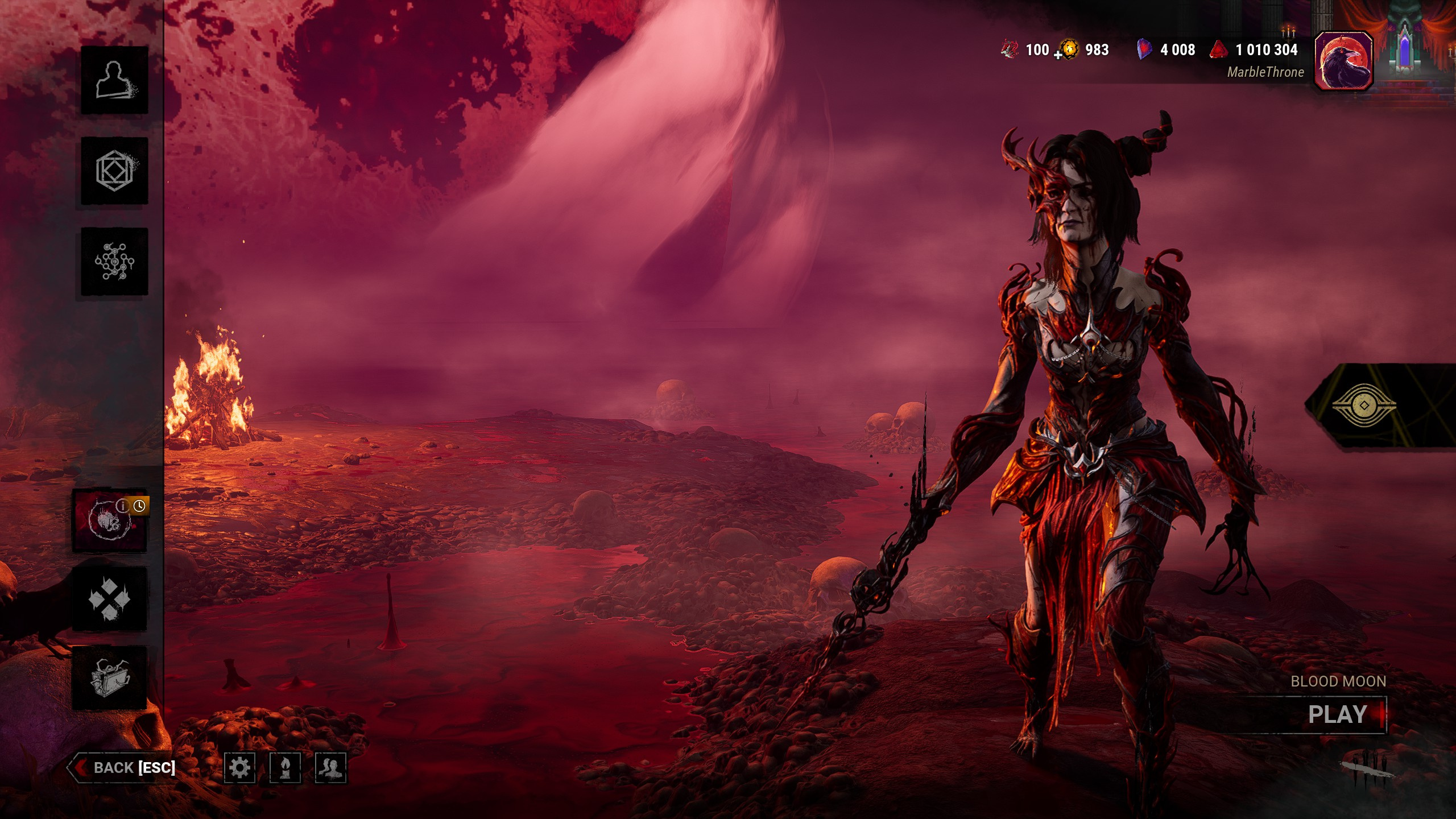
Task: Click the plus to add Auric Cells
Action: point(1058,55)
